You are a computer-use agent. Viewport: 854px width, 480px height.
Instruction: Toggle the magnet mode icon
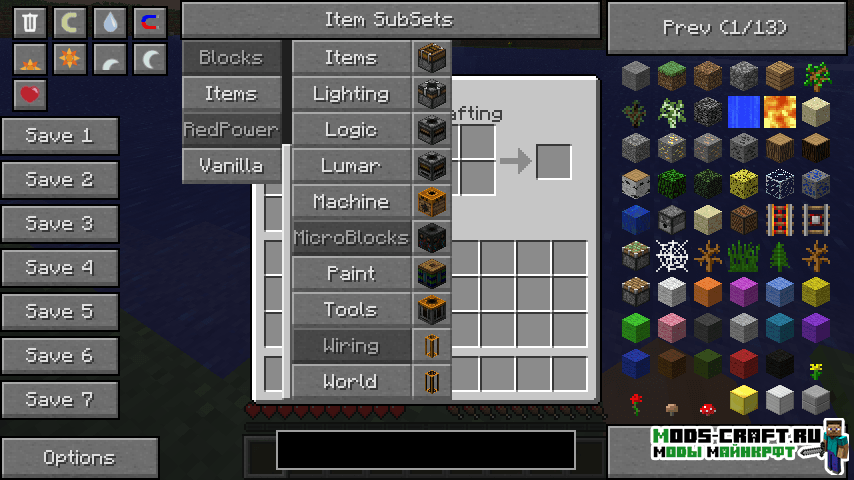pos(150,22)
